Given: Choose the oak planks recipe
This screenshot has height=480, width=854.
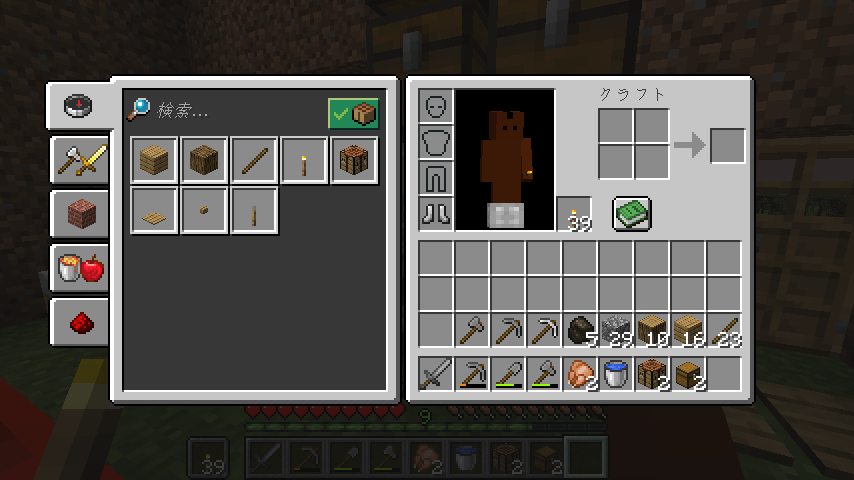Looking at the screenshot, I should coord(154,160).
